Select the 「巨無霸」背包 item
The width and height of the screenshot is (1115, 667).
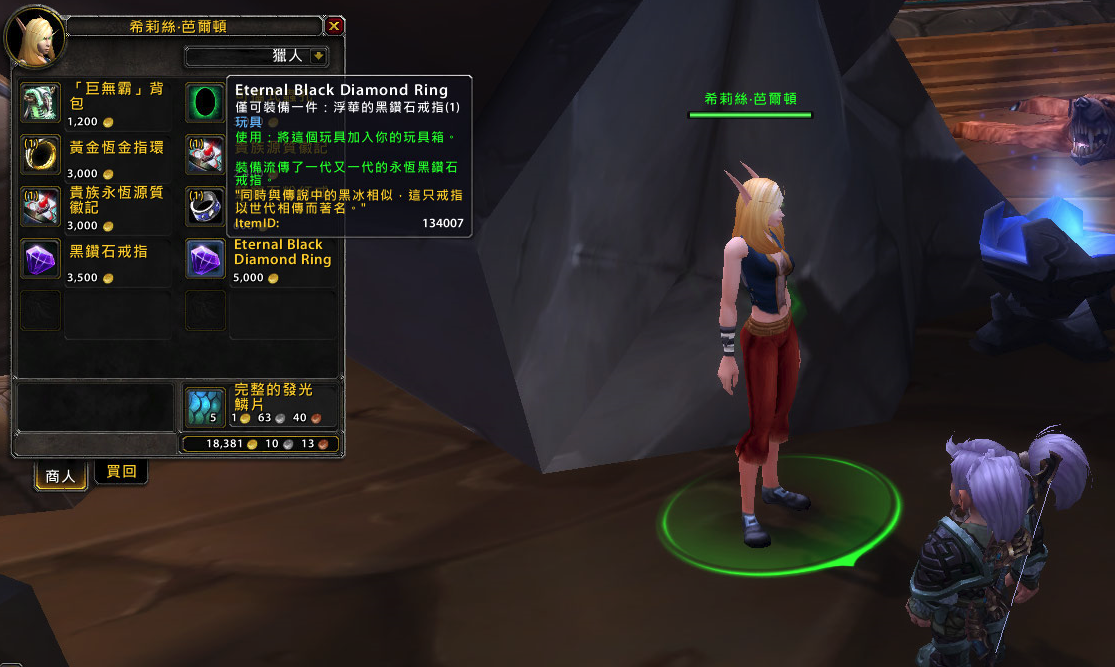click(40, 102)
